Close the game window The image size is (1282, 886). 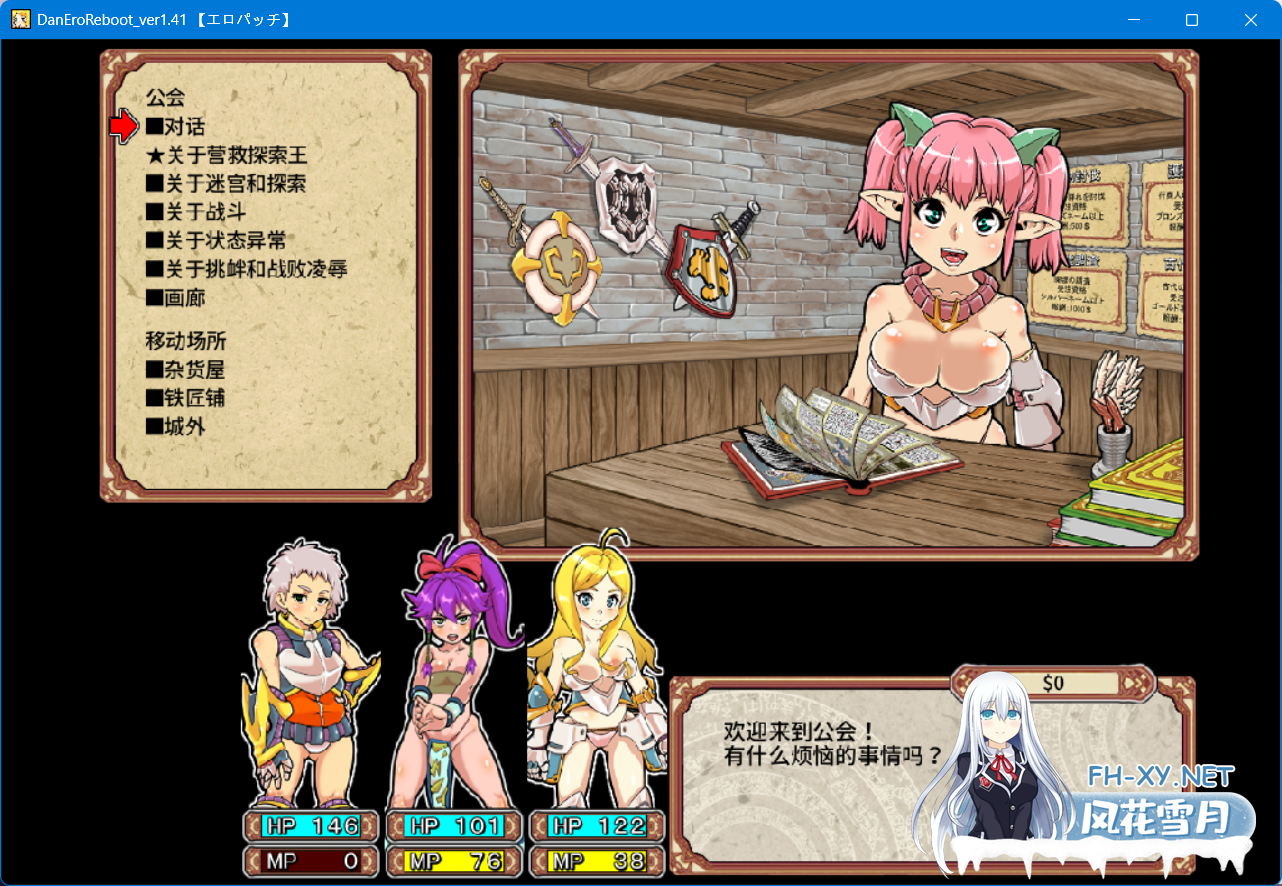pos(1250,20)
